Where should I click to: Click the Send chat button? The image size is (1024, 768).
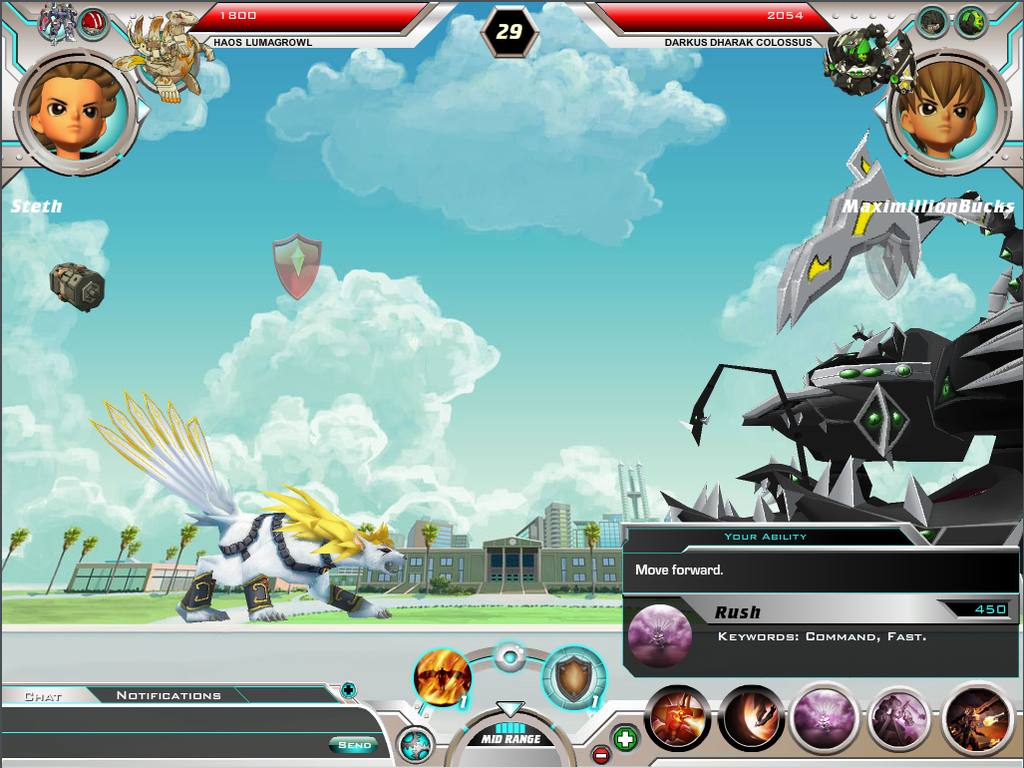tap(354, 745)
